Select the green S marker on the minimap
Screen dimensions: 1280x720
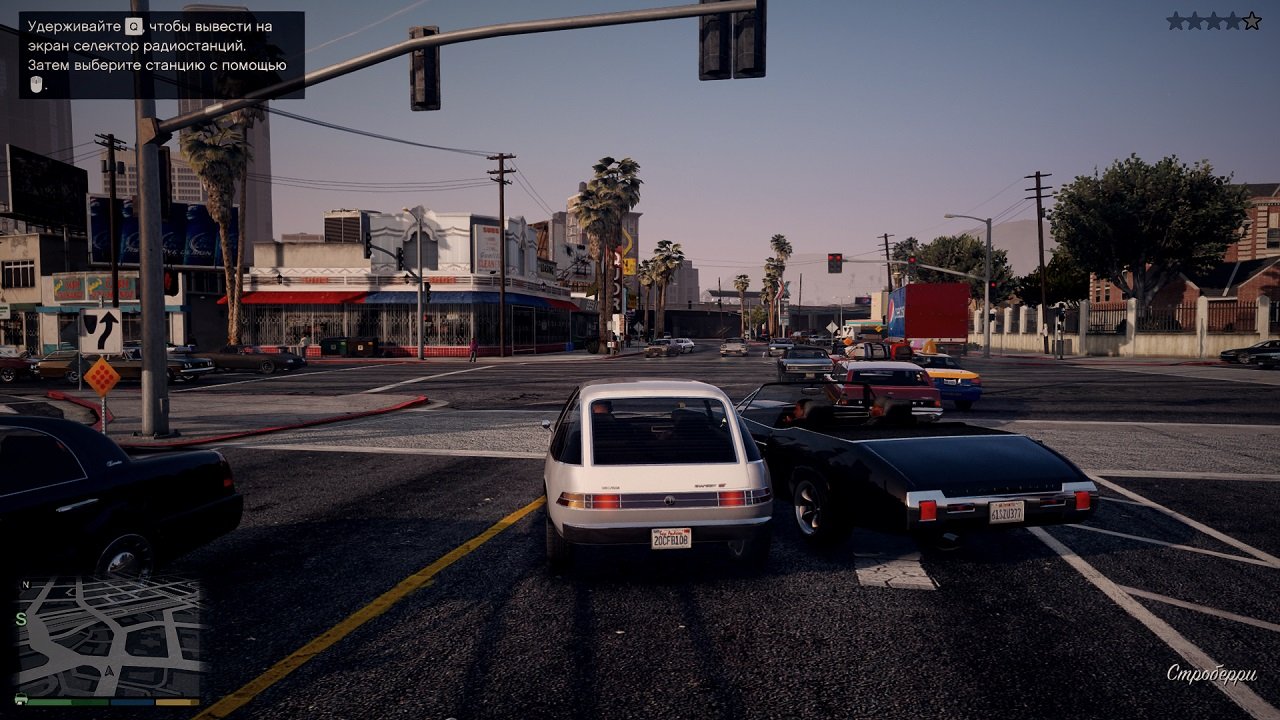tap(21, 618)
